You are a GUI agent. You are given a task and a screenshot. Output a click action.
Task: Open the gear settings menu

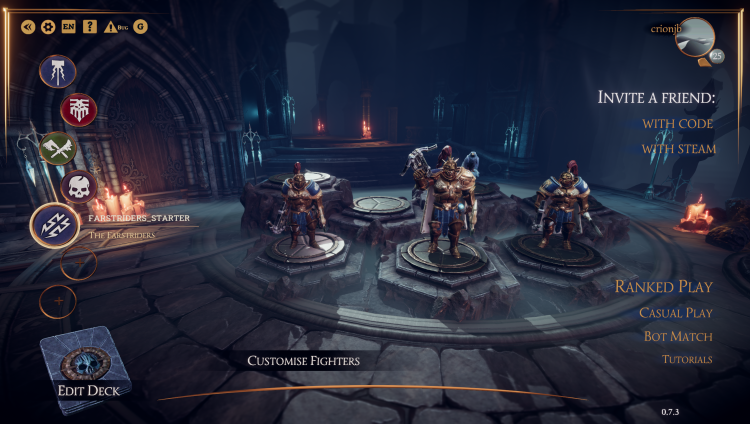pyautogui.click(x=47, y=26)
